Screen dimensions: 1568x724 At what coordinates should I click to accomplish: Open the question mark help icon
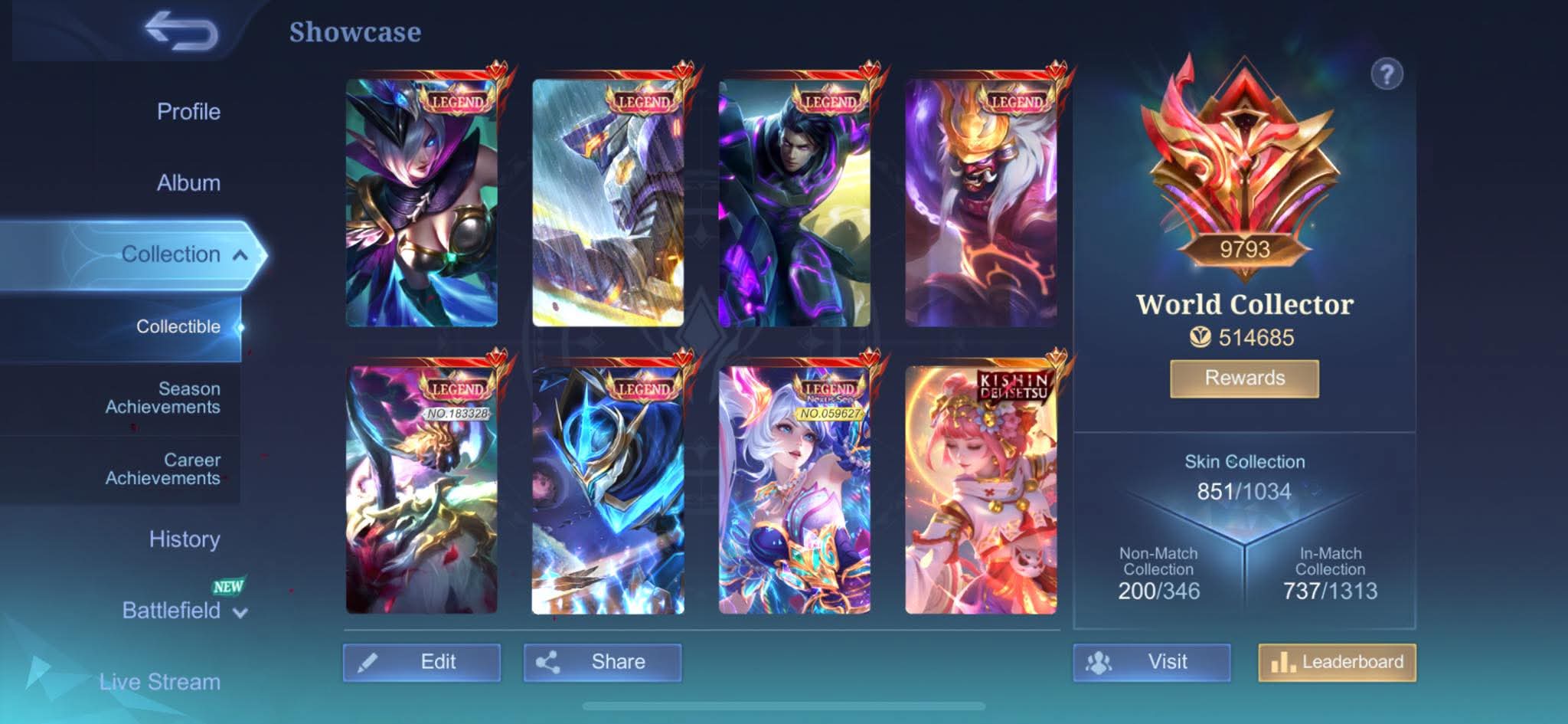1387,75
